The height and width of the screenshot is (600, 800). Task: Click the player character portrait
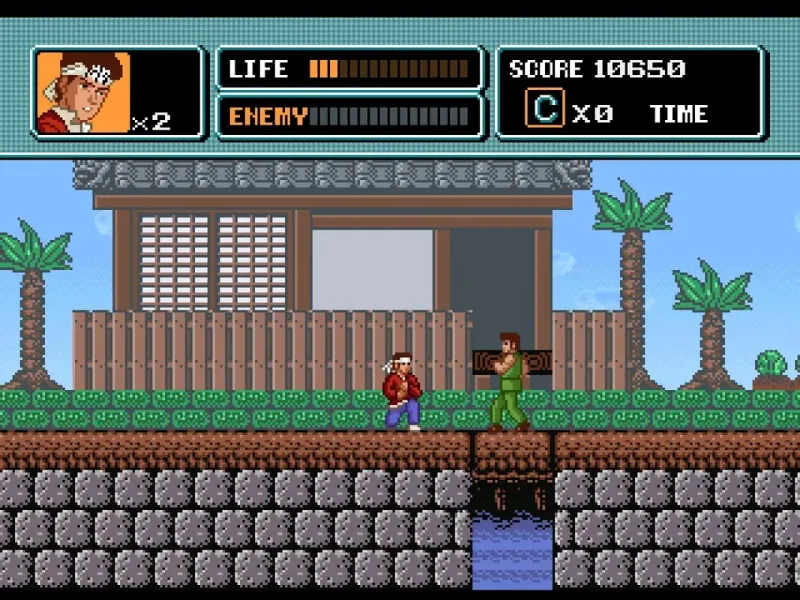click(x=83, y=92)
